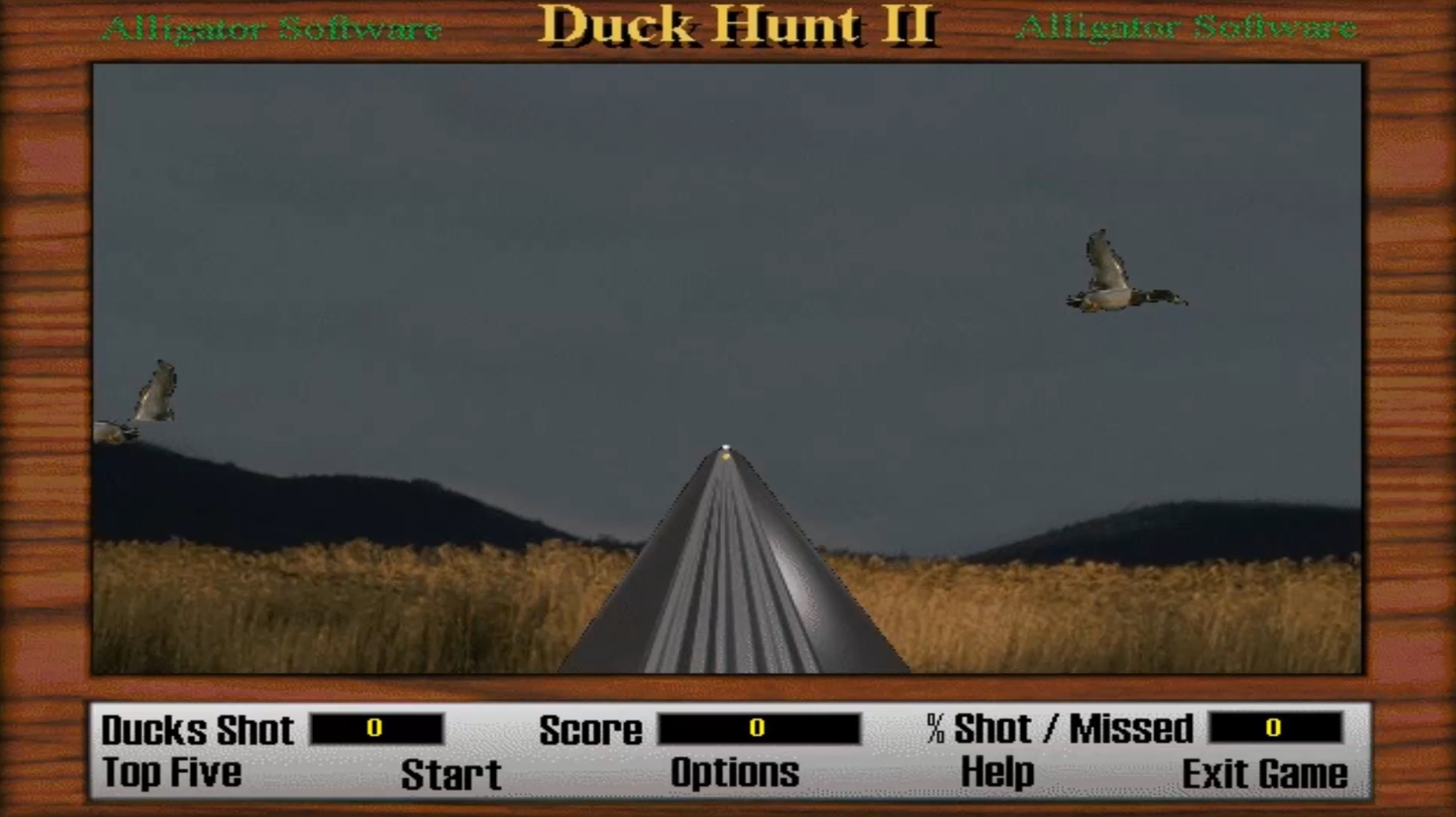The width and height of the screenshot is (1456, 817).
Task: Click the Ducks Shot label
Action: coord(198,729)
